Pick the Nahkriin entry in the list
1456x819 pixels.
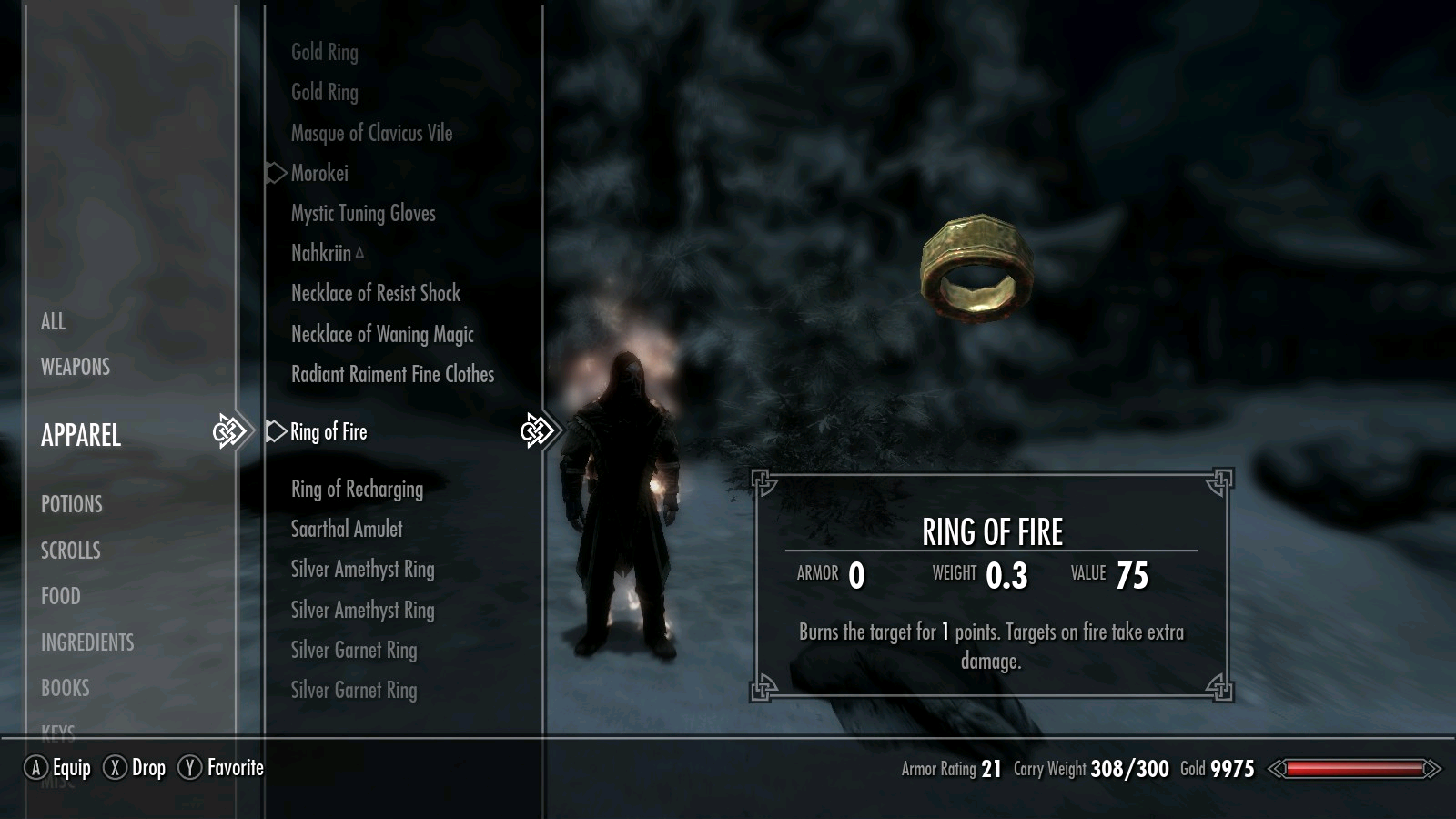pos(321,253)
